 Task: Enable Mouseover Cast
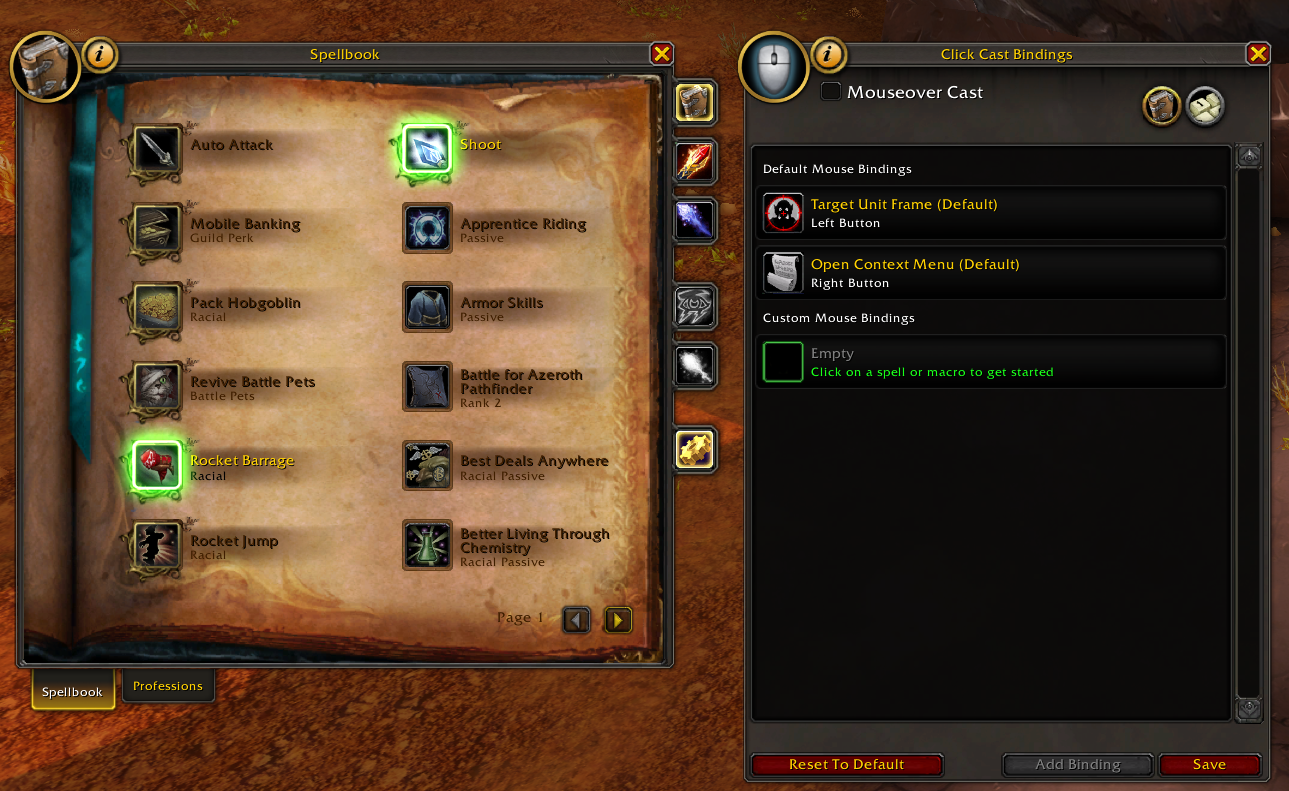point(831,91)
